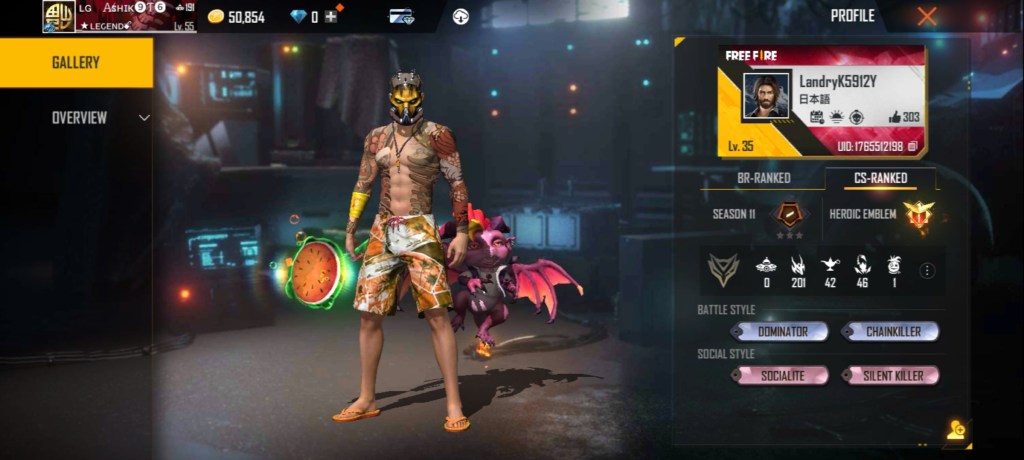The width and height of the screenshot is (1024, 460).
Task: Open the player avatar portrait
Action: tap(767, 96)
